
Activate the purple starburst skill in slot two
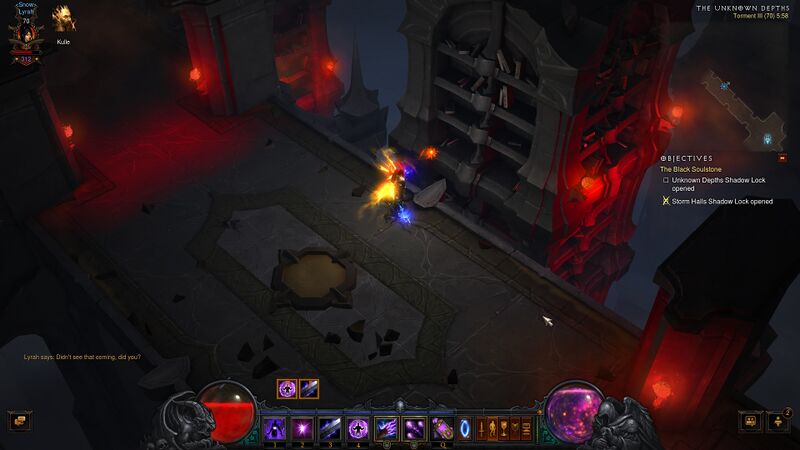coord(301,429)
